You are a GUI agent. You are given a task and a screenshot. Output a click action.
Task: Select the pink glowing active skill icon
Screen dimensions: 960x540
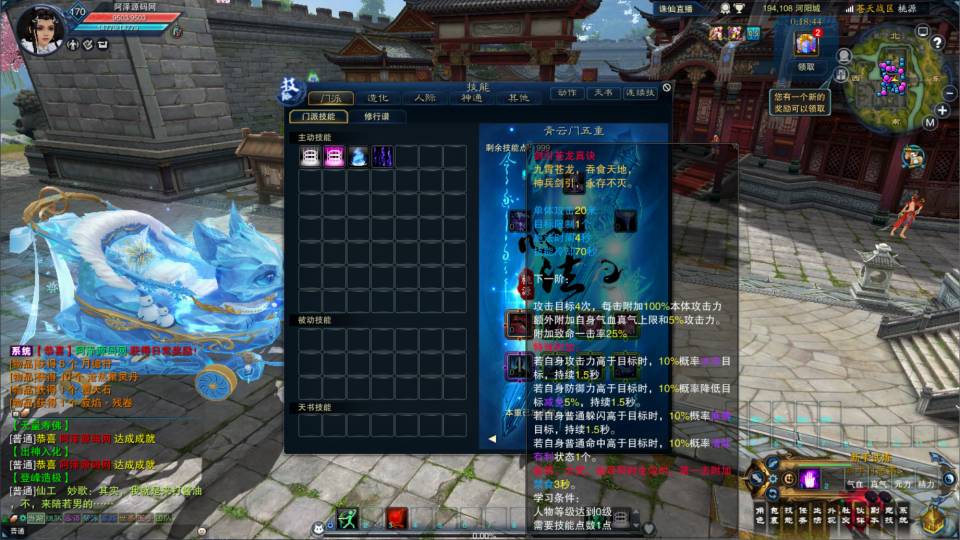[334, 156]
